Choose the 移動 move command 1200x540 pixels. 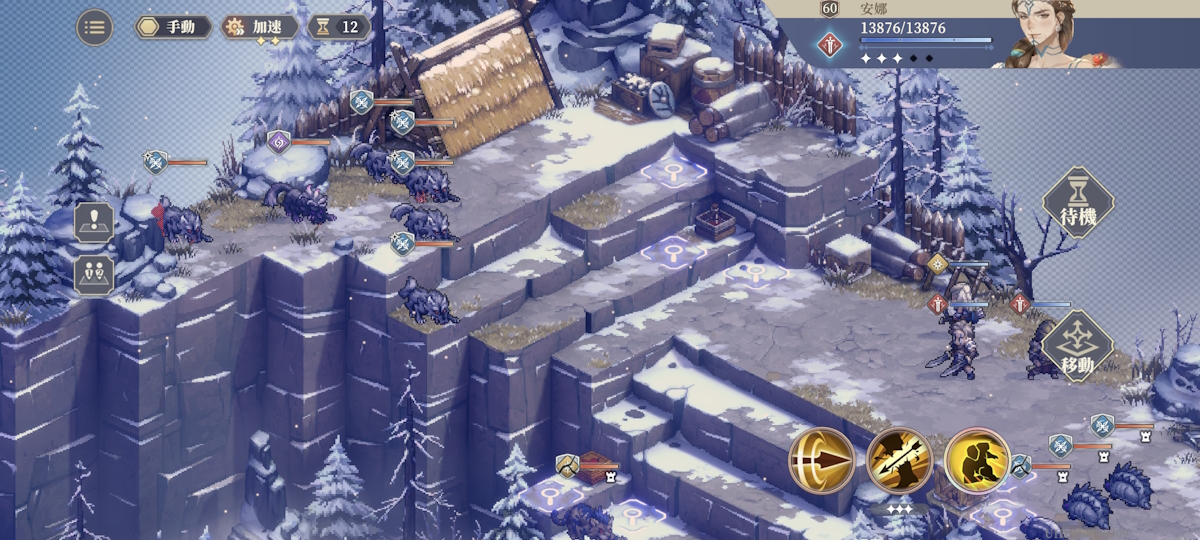click(x=1078, y=346)
